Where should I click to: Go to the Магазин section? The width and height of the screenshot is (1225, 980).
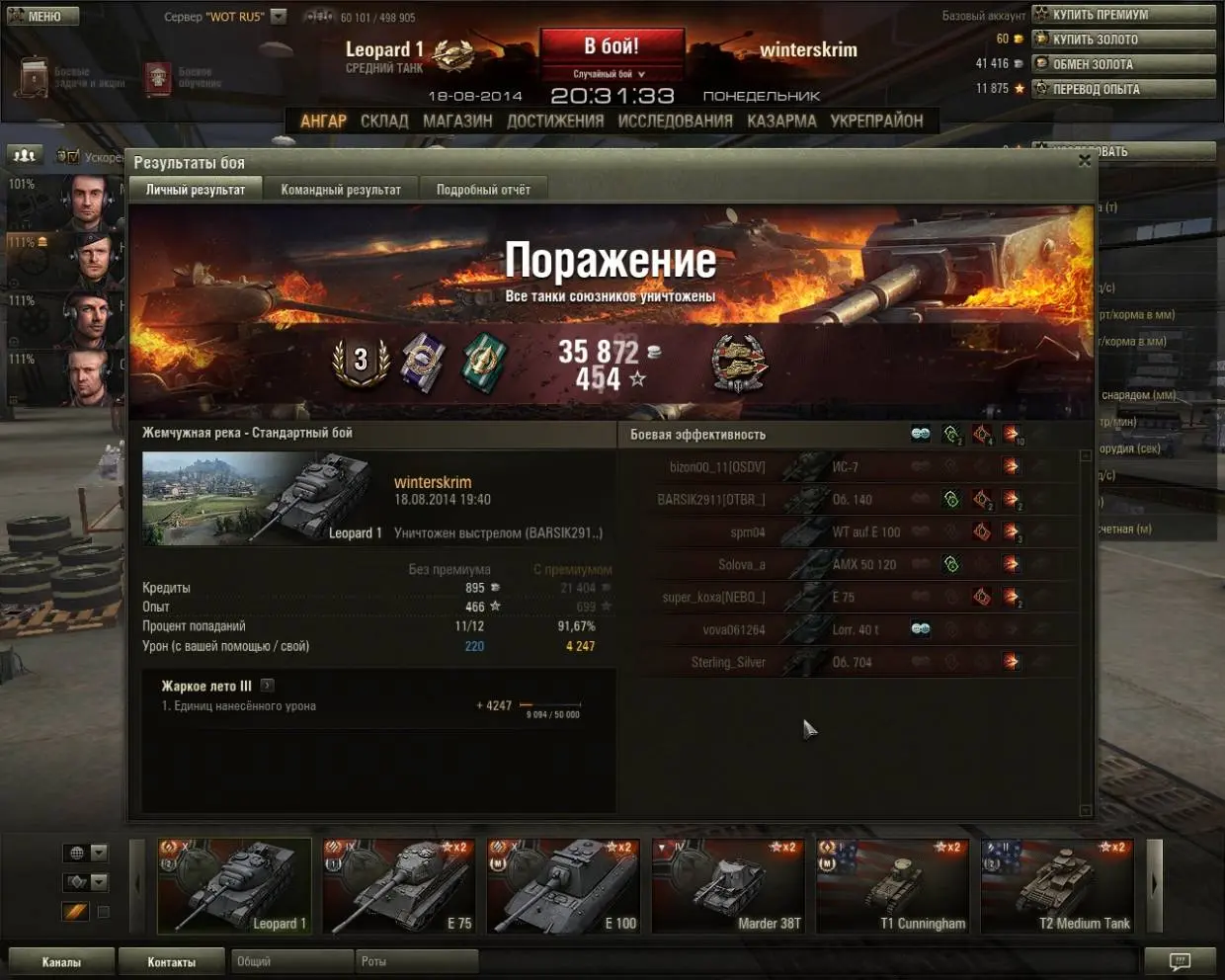[457, 121]
